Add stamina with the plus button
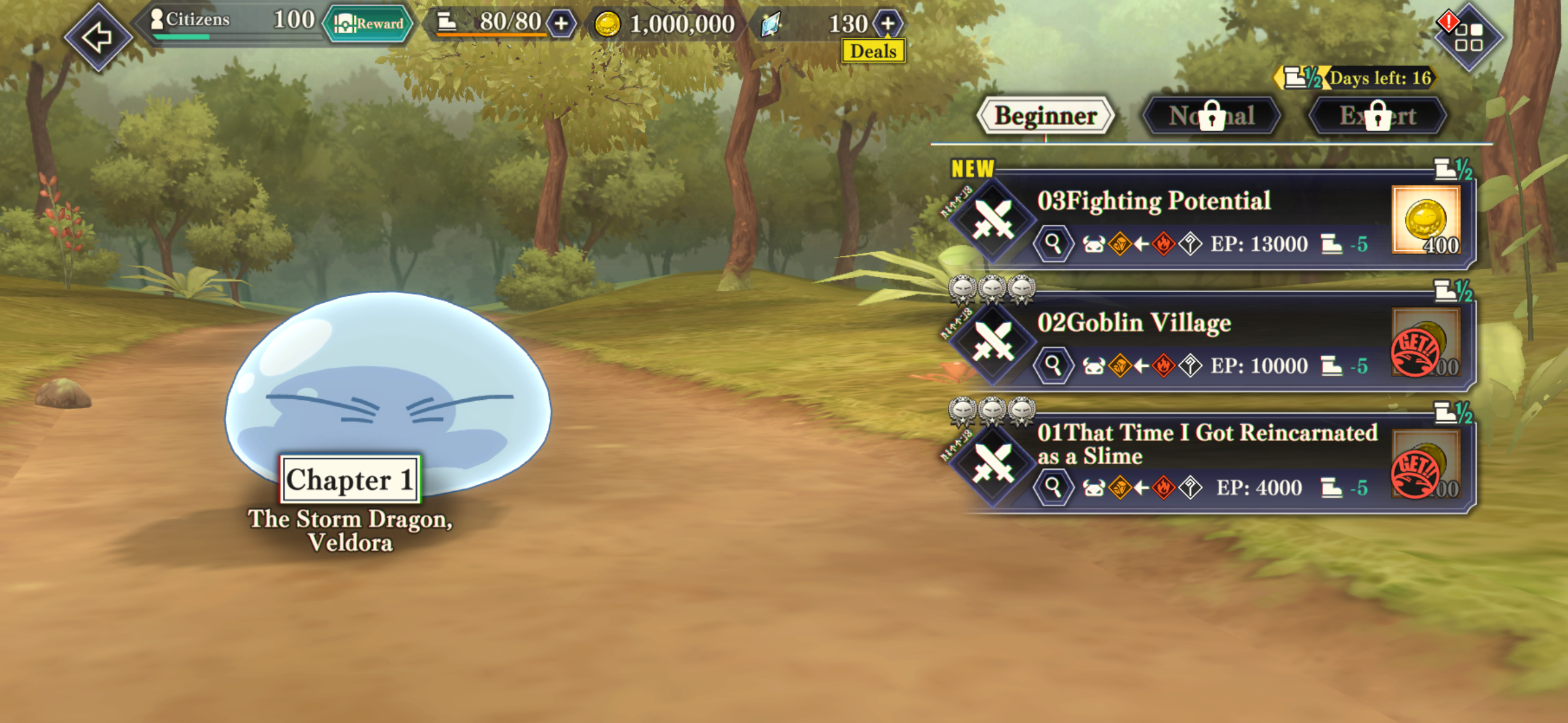1568x723 pixels. 561,24
